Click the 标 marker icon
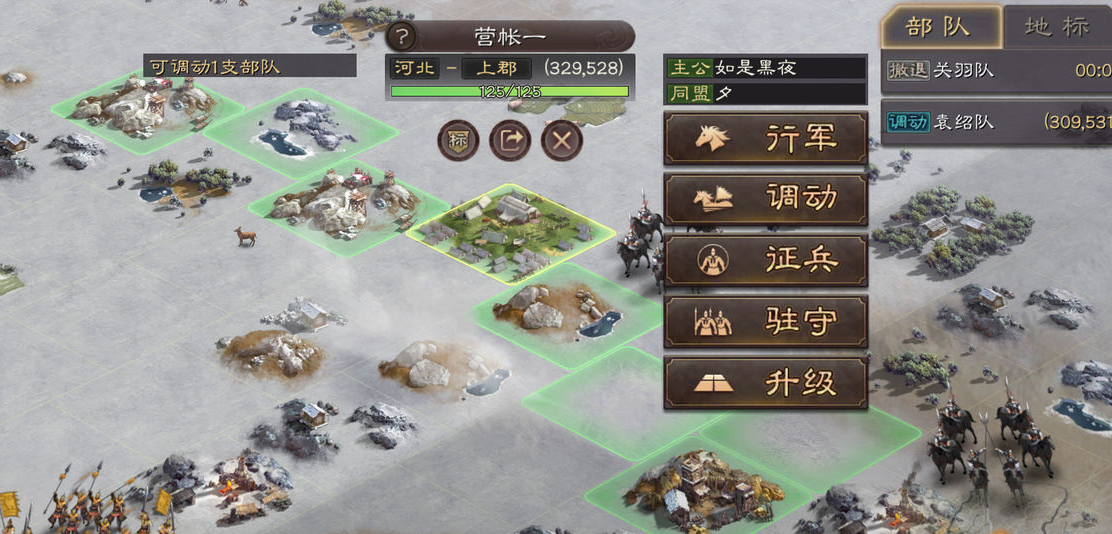 (458, 140)
